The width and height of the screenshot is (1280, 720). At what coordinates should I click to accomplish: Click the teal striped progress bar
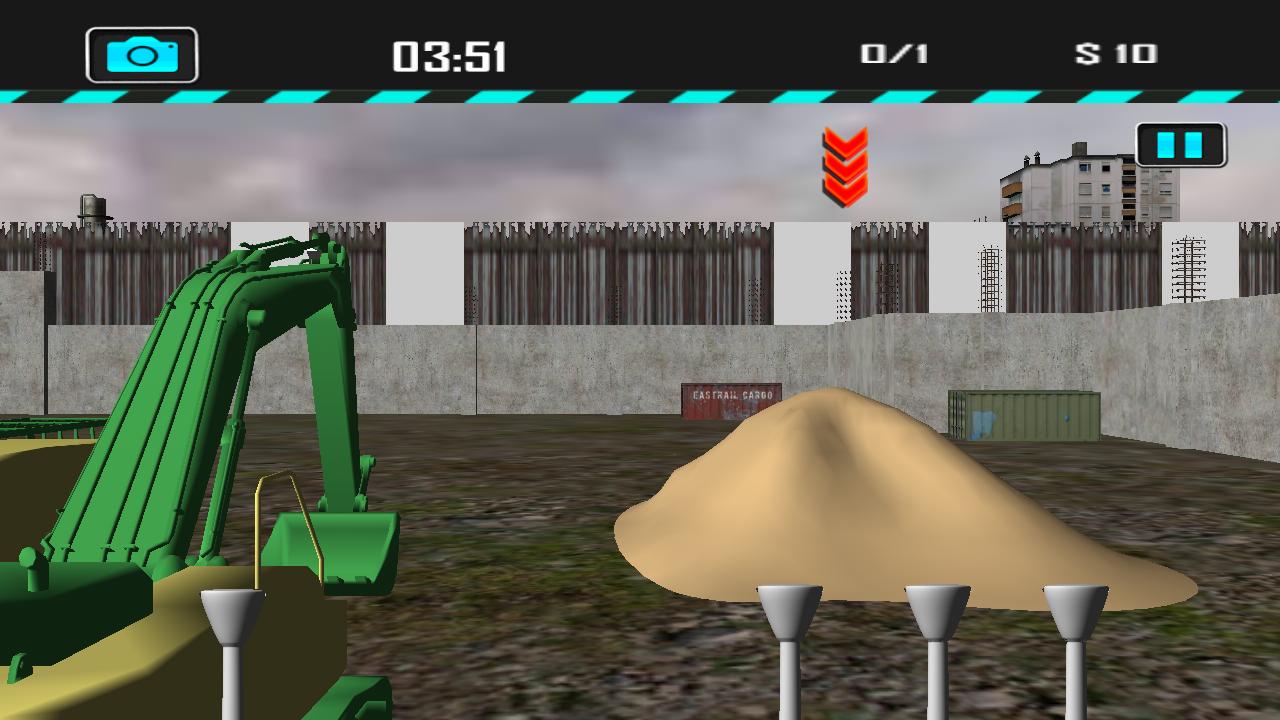click(x=640, y=97)
